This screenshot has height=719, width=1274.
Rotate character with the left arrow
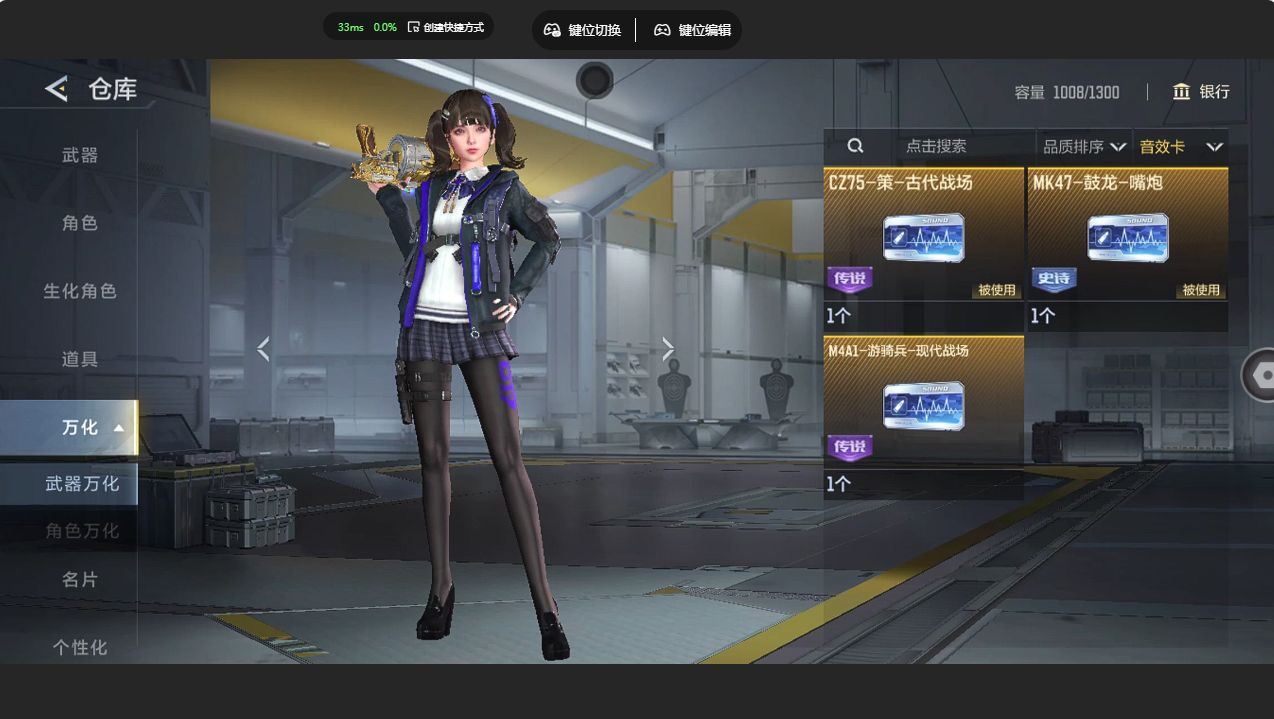[x=263, y=349]
